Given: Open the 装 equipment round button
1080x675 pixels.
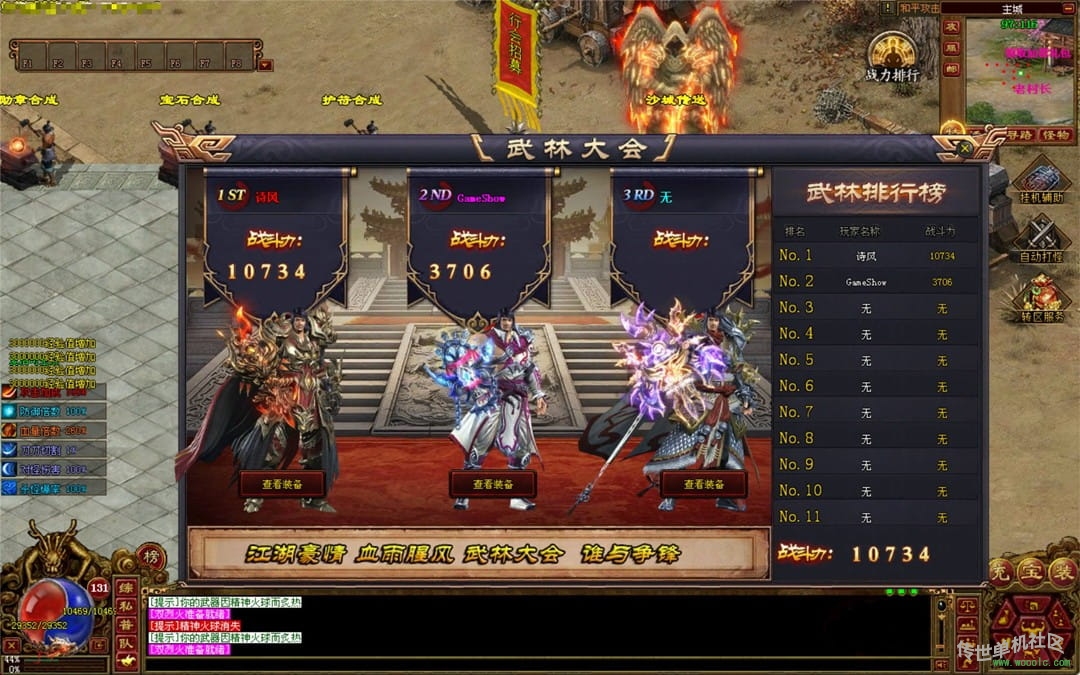Looking at the screenshot, I should click(1063, 572).
